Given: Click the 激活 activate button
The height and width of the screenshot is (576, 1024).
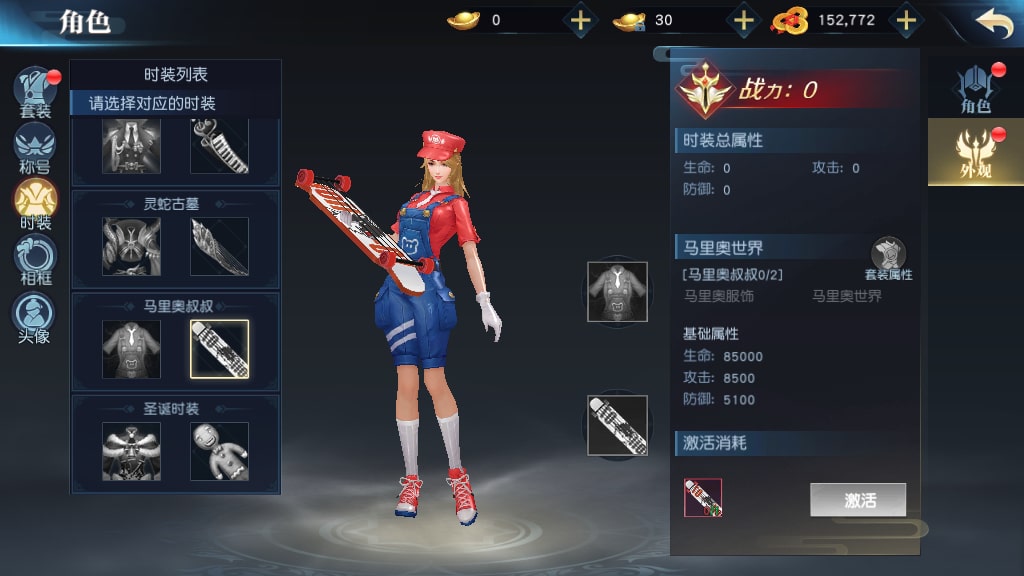Looking at the screenshot, I should coord(859,500).
